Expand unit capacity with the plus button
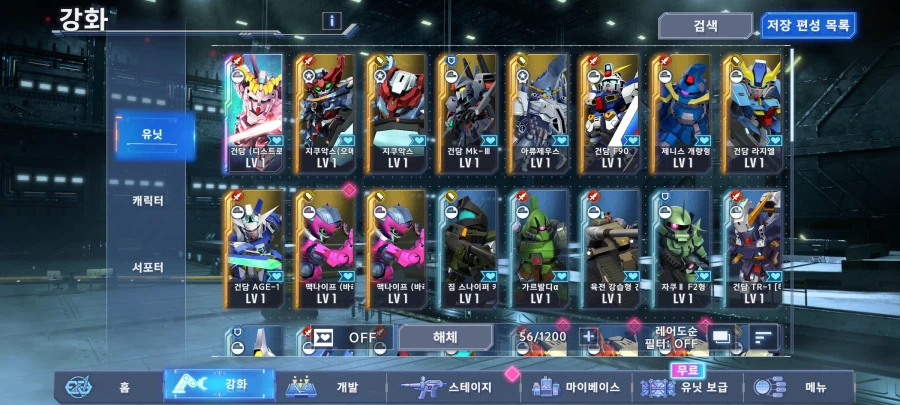 tap(589, 337)
